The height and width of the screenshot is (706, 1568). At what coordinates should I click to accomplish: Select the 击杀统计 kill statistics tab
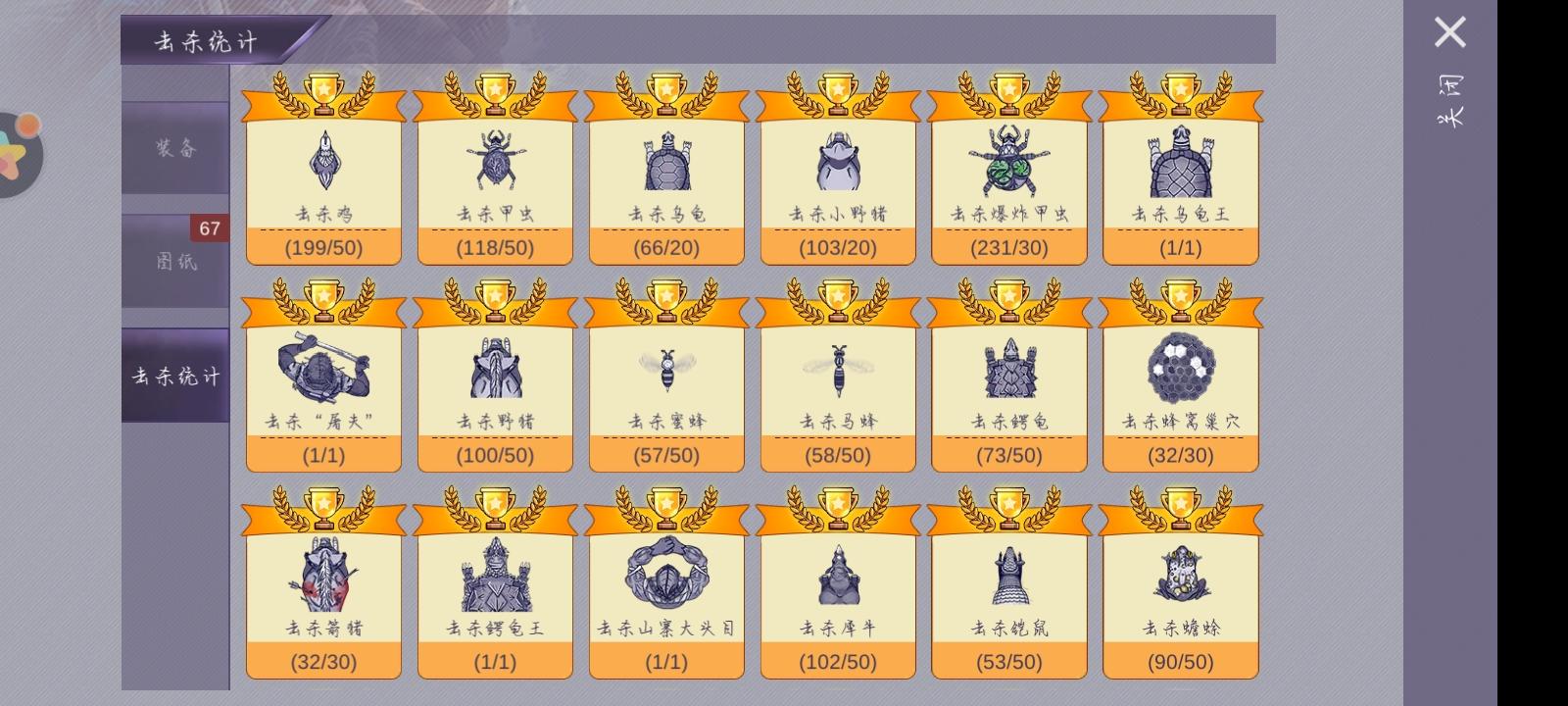tap(174, 376)
